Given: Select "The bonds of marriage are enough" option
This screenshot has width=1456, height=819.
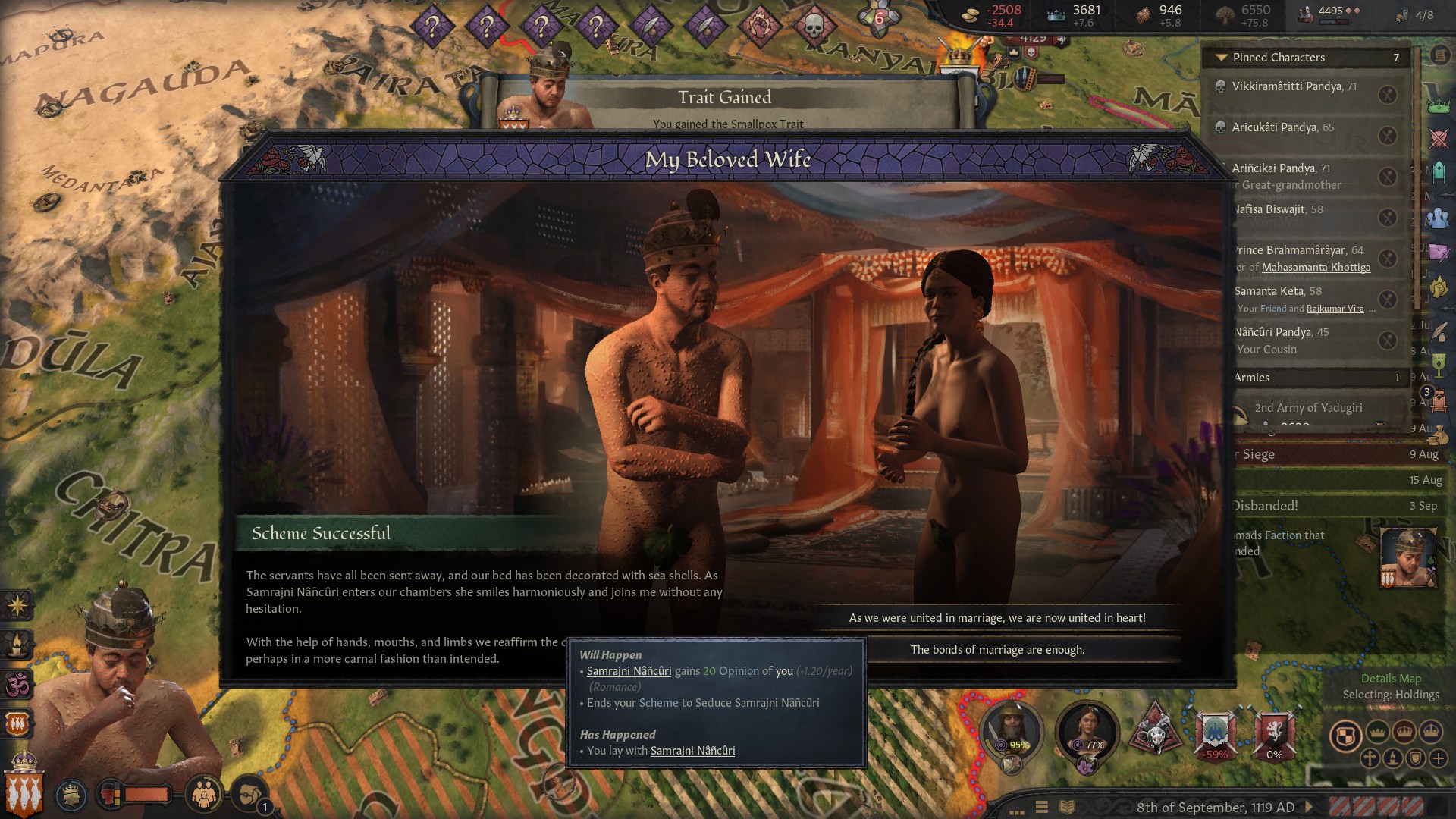Looking at the screenshot, I should point(996,650).
